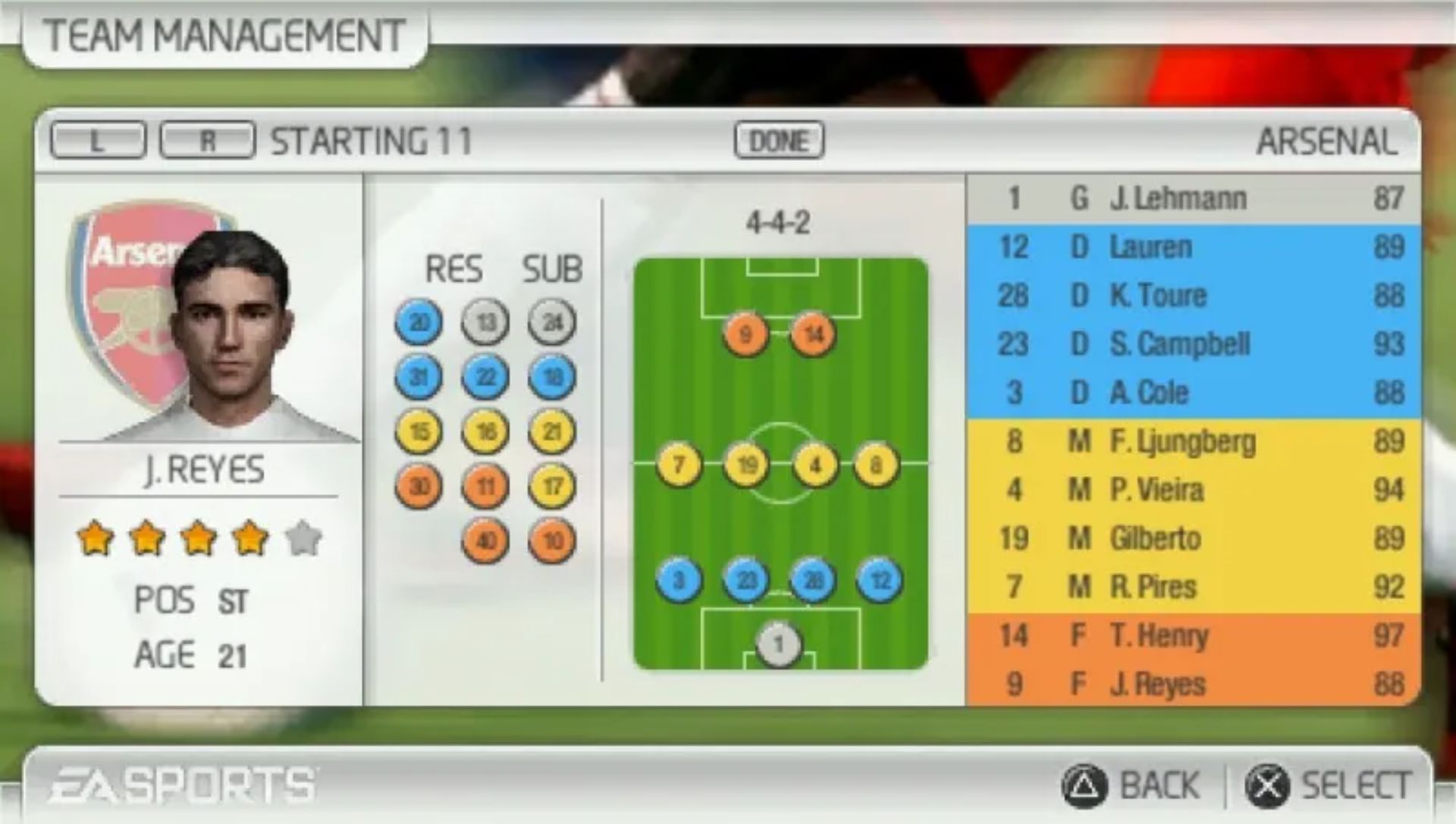Click the L shoulder button indicator
The height and width of the screenshot is (824, 1456).
pyautogui.click(x=97, y=140)
